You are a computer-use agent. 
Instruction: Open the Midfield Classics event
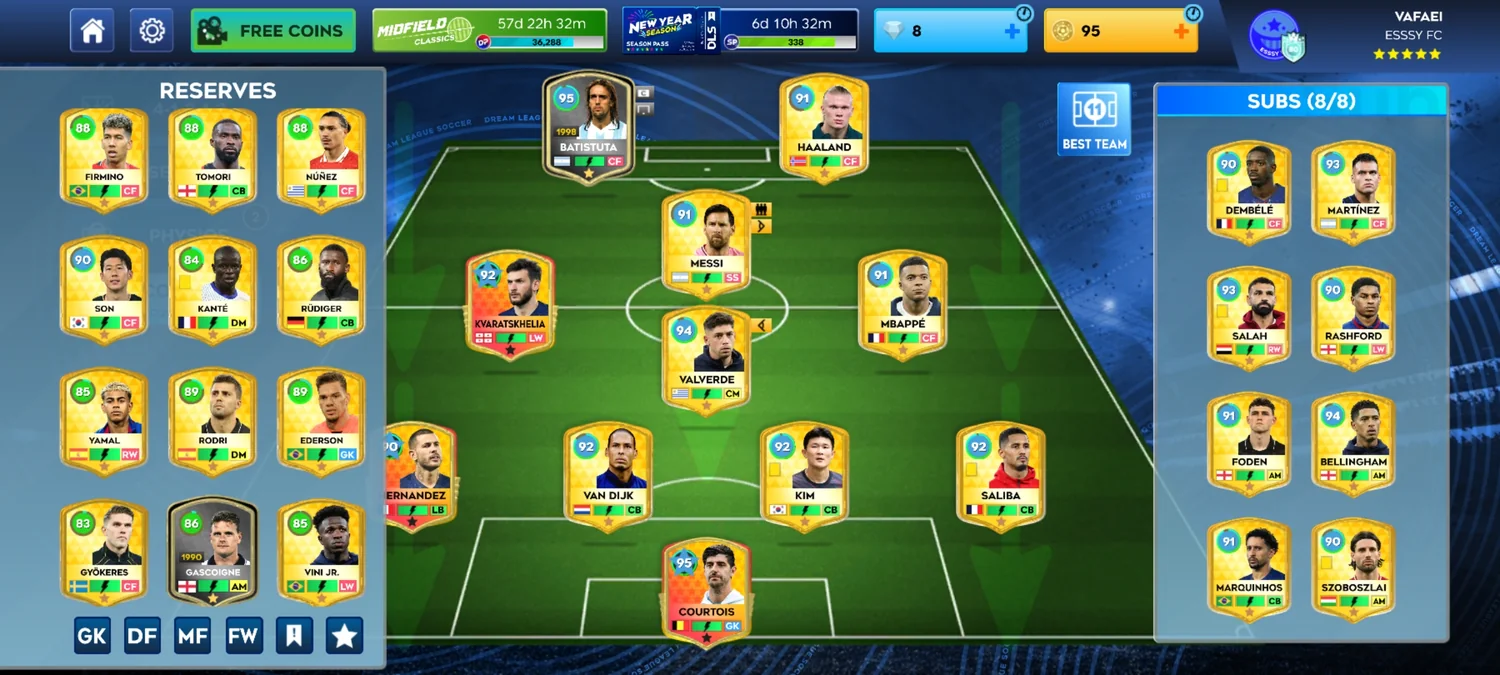[x=489, y=31]
